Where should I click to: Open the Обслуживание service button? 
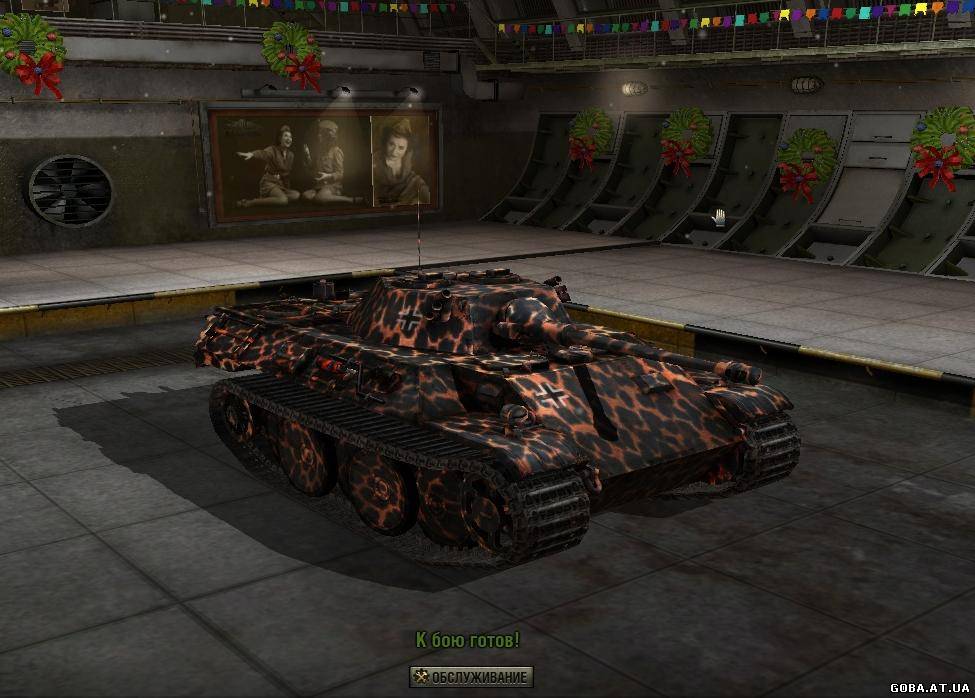click(471, 677)
